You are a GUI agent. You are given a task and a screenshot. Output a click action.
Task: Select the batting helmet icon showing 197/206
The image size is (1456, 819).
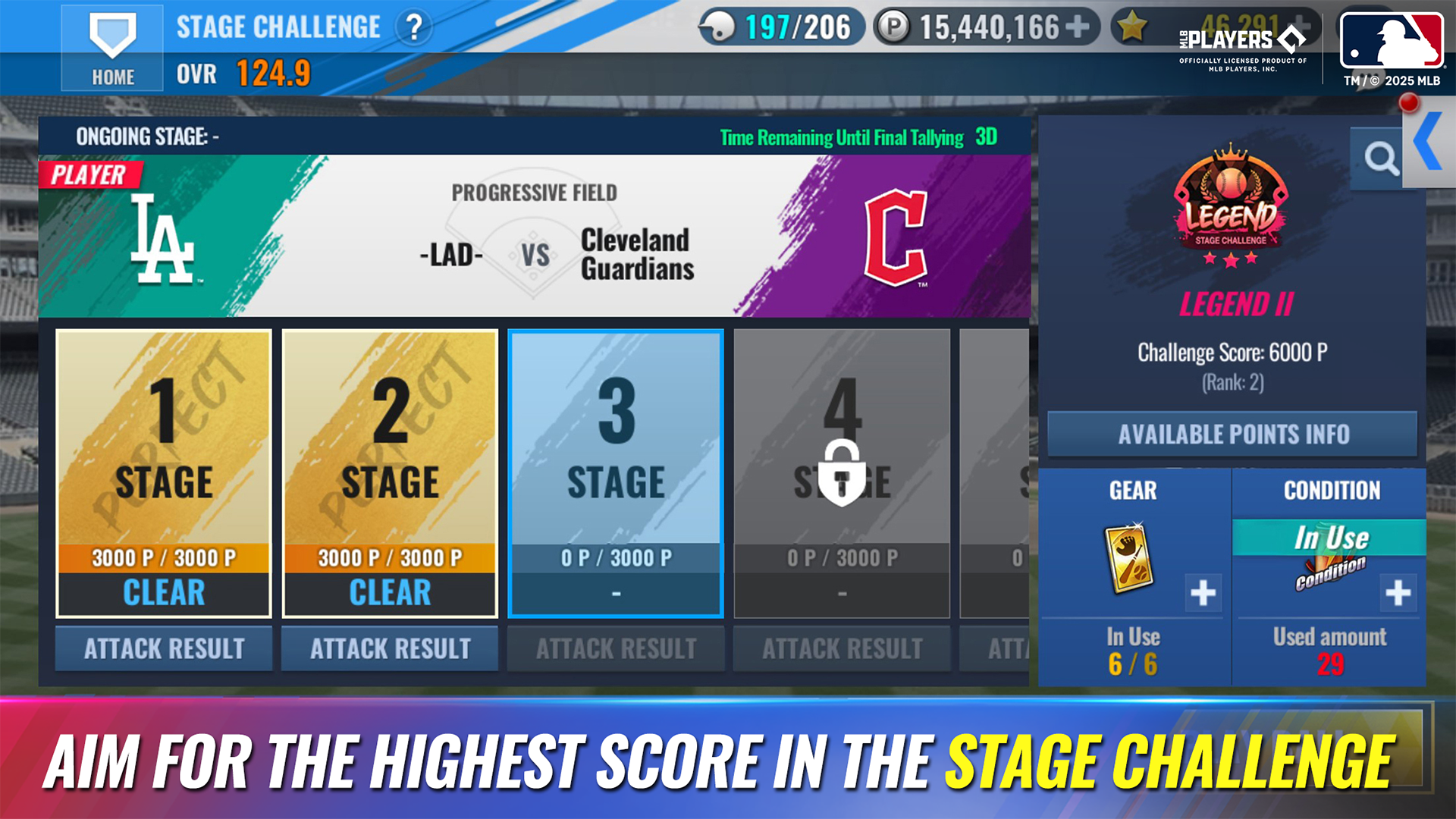(719, 25)
